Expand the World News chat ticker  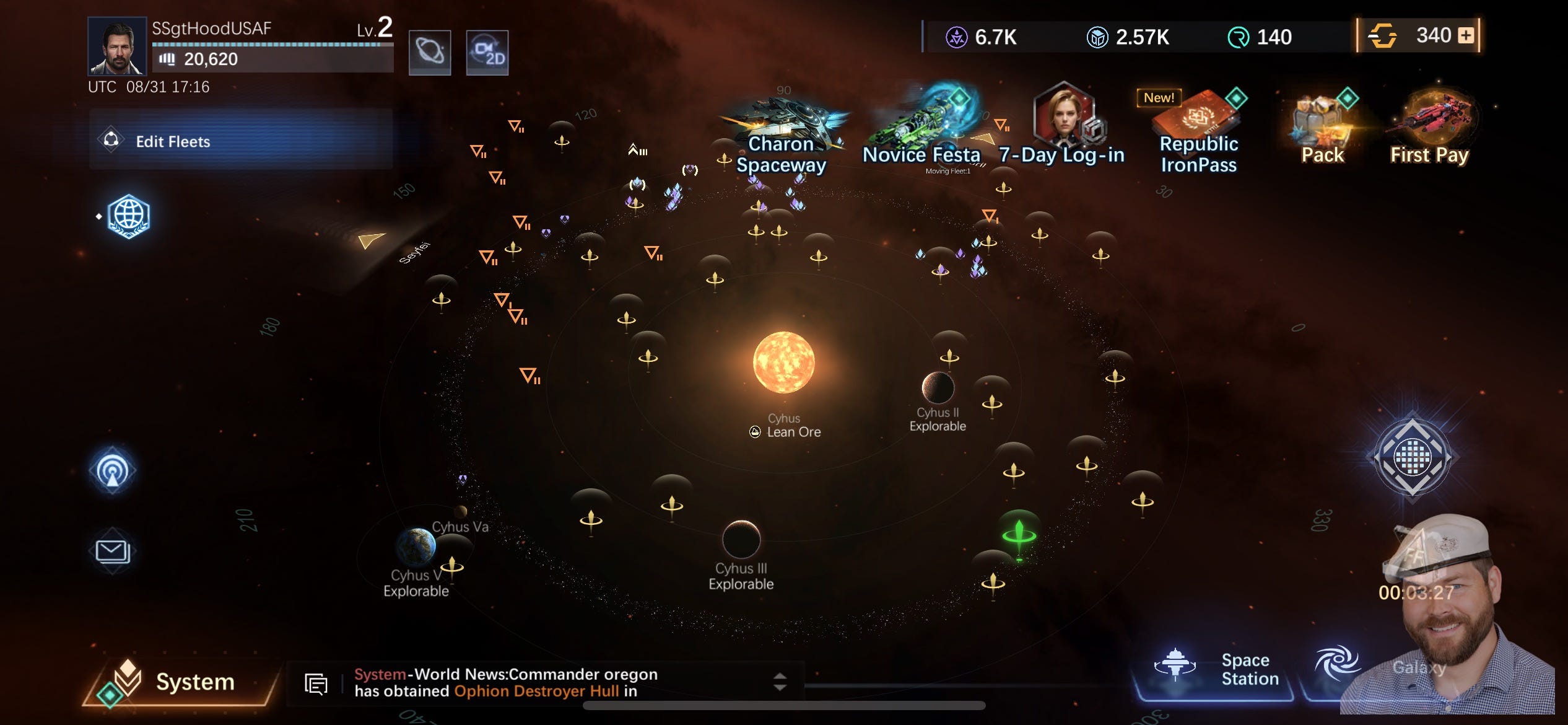780,682
